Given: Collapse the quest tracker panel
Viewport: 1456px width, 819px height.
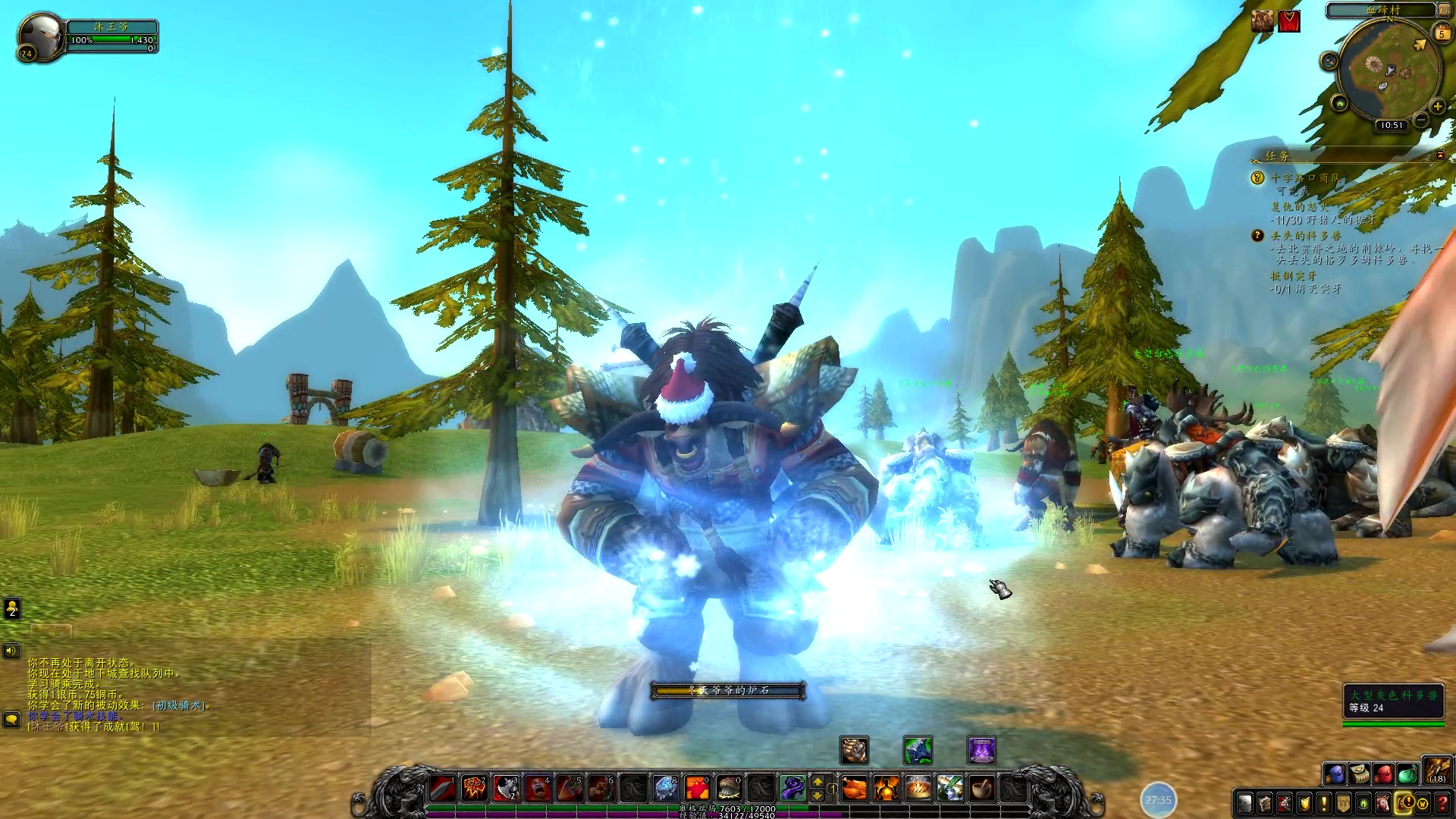Looking at the screenshot, I should [x=1440, y=155].
